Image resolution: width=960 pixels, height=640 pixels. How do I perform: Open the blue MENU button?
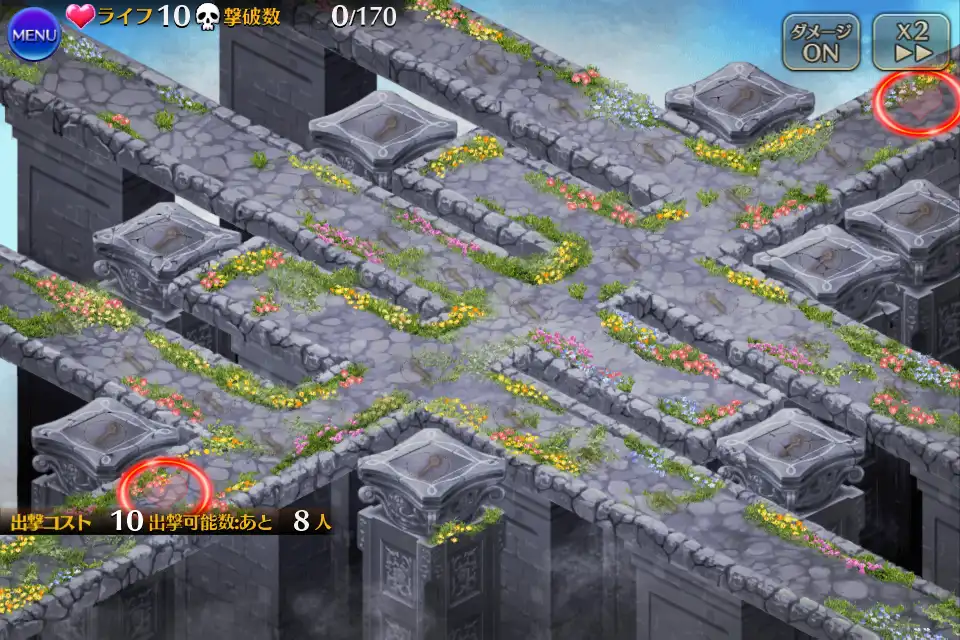[x=35, y=35]
